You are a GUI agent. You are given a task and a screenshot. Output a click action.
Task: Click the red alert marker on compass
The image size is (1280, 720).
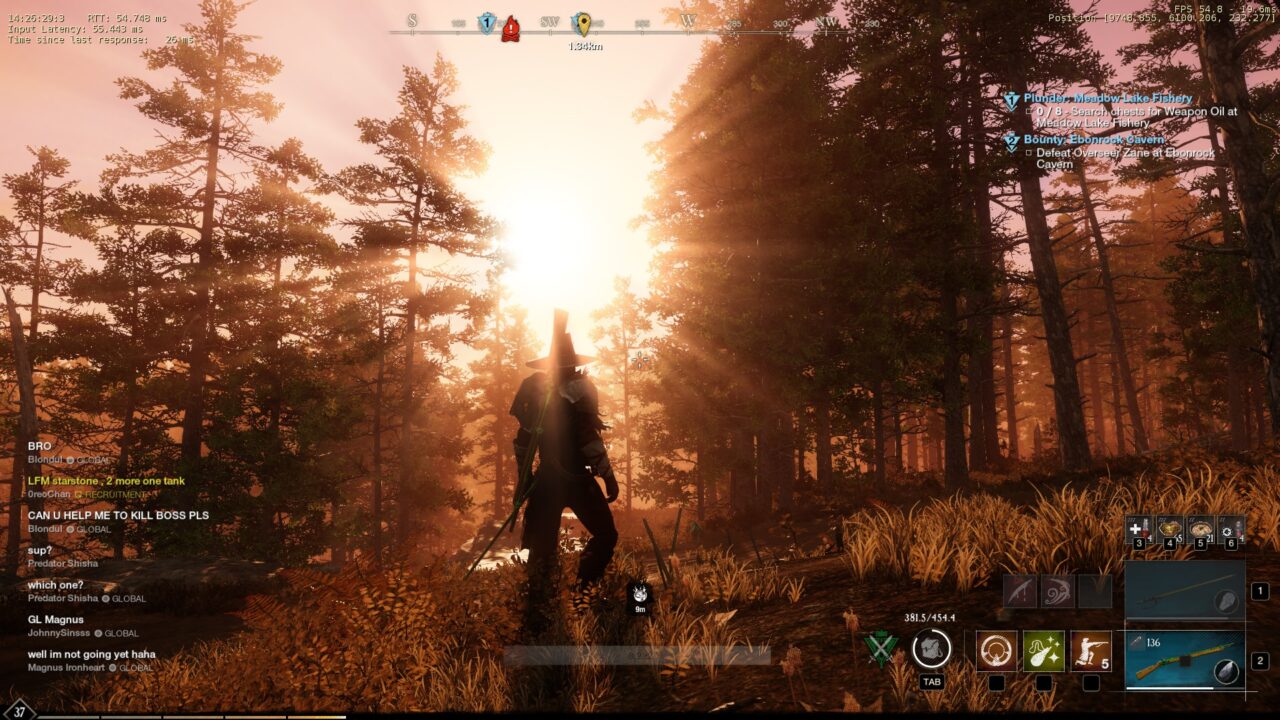point(510,28)
